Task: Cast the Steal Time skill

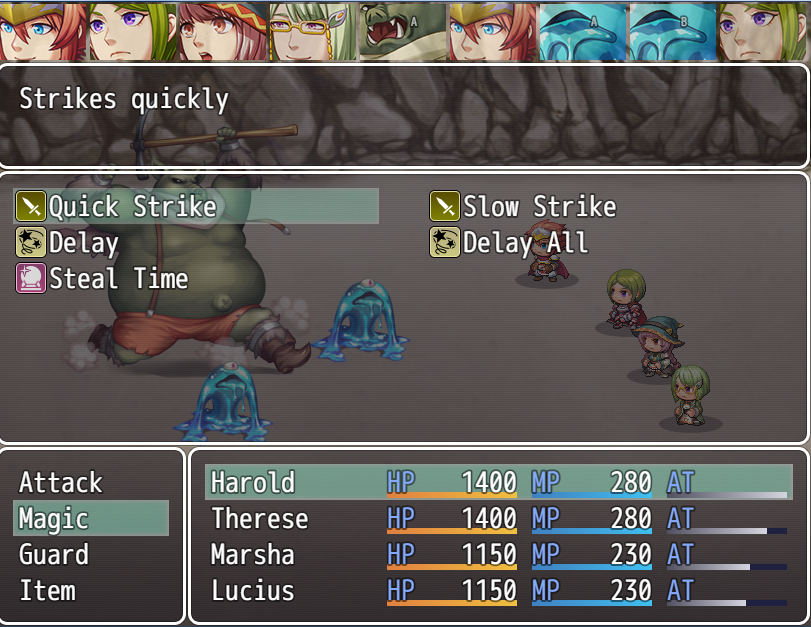Action: point(118,279)
